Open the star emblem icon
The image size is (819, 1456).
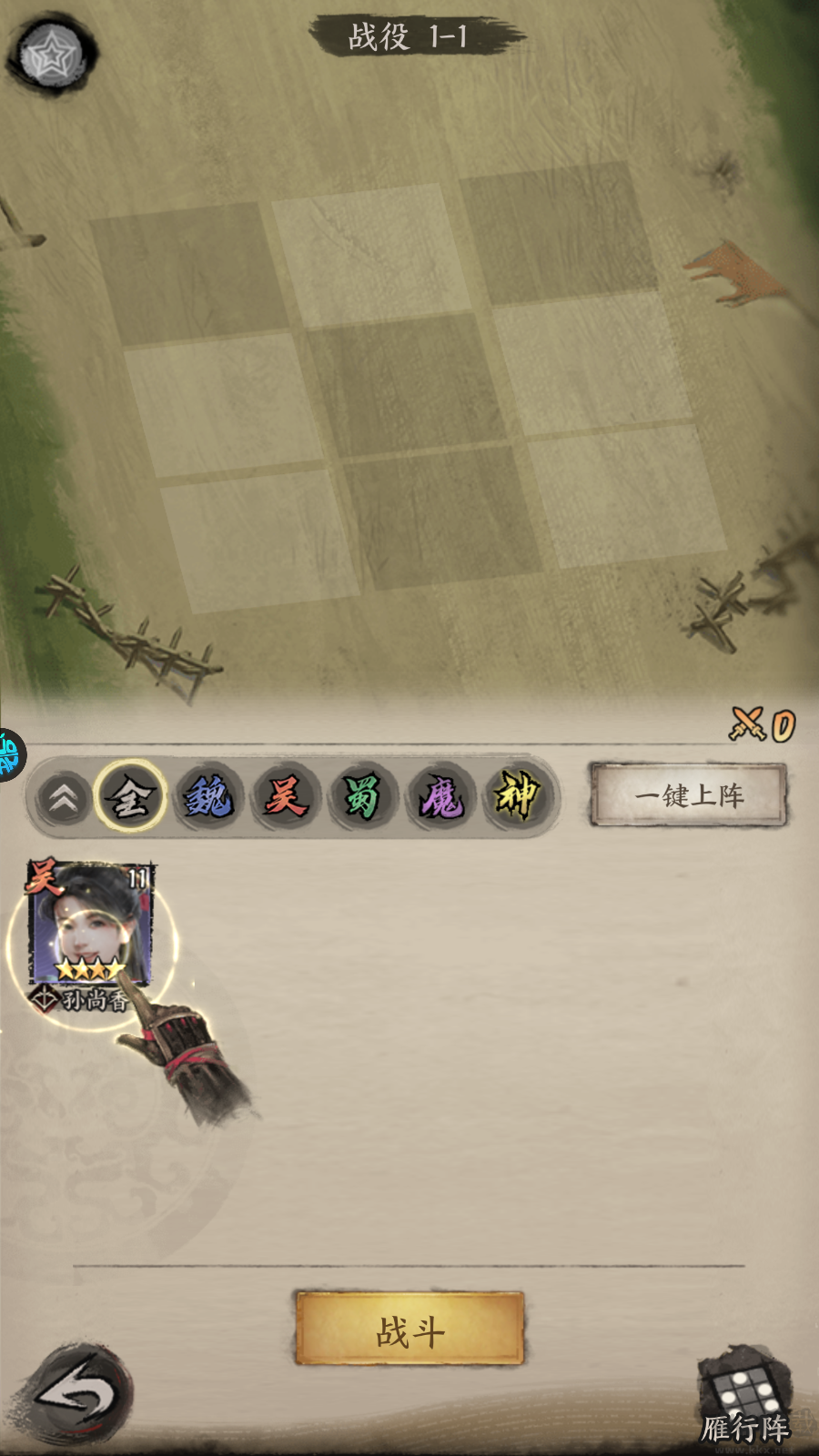pos(53,56)
